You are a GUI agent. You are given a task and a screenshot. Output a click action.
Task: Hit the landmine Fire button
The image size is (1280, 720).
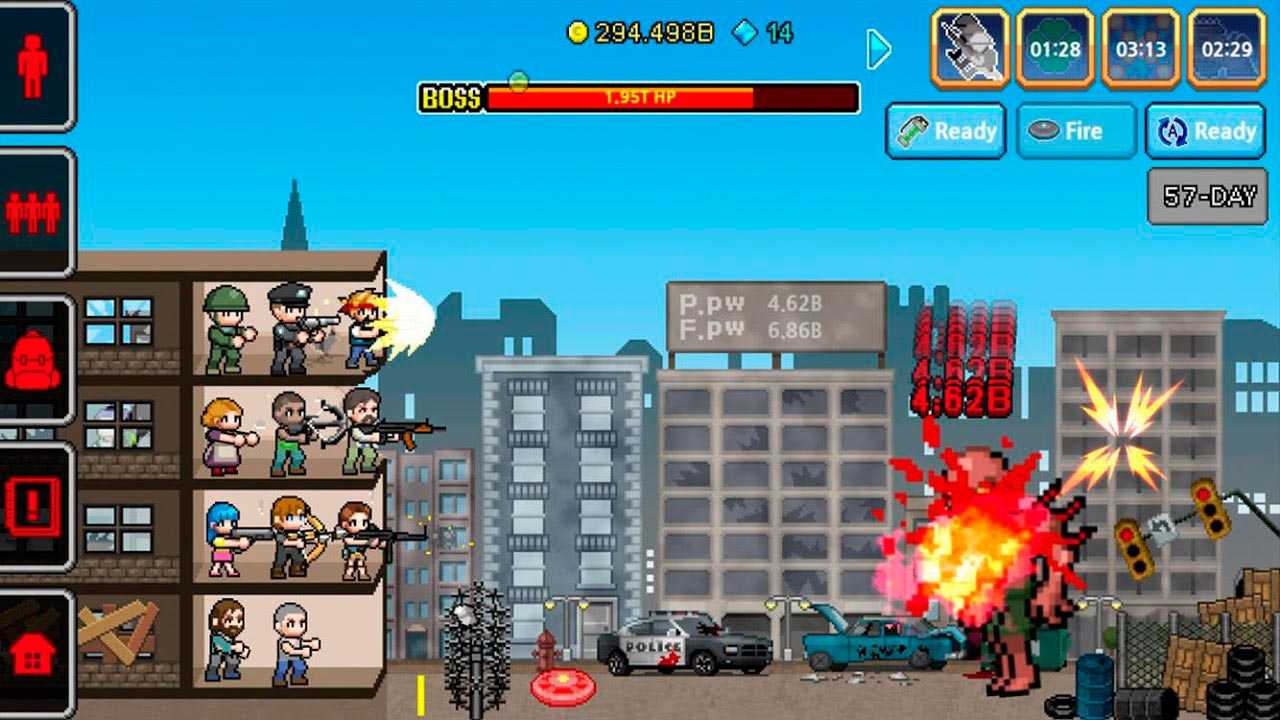[1076, 131]
